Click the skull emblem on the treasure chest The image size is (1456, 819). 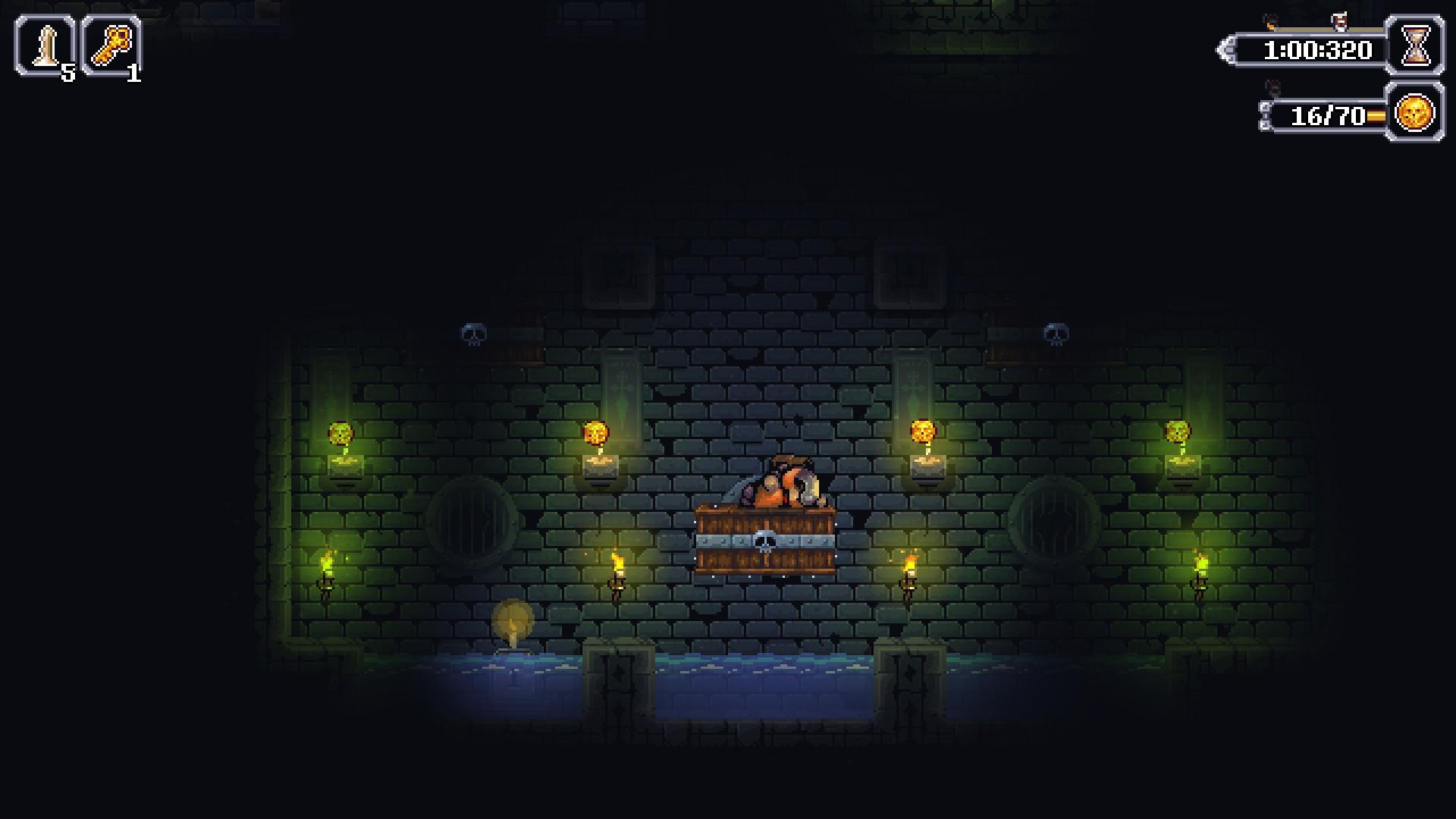pos(765,539)
